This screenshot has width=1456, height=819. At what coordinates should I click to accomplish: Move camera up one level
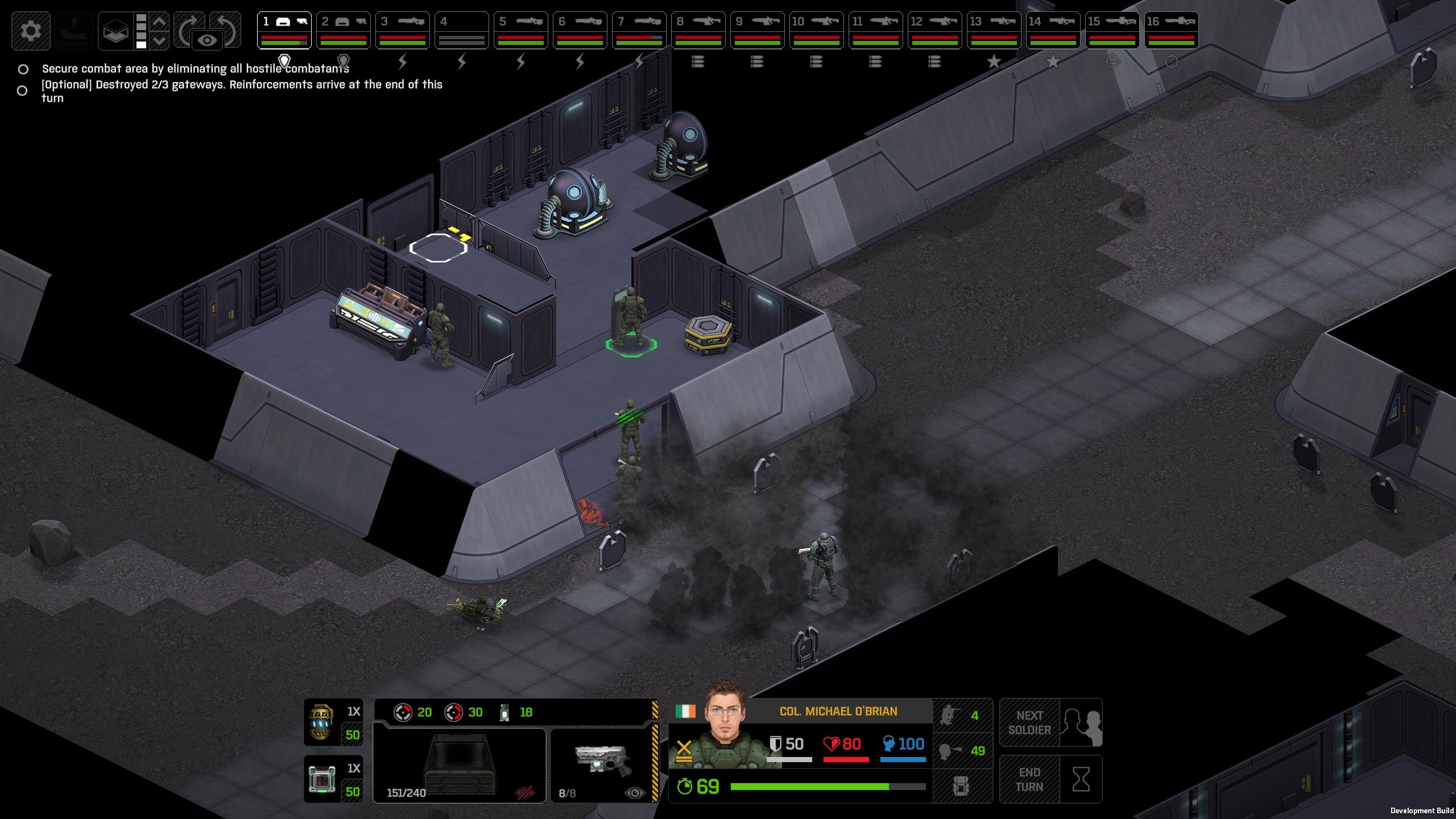click(x=160, y=22)
